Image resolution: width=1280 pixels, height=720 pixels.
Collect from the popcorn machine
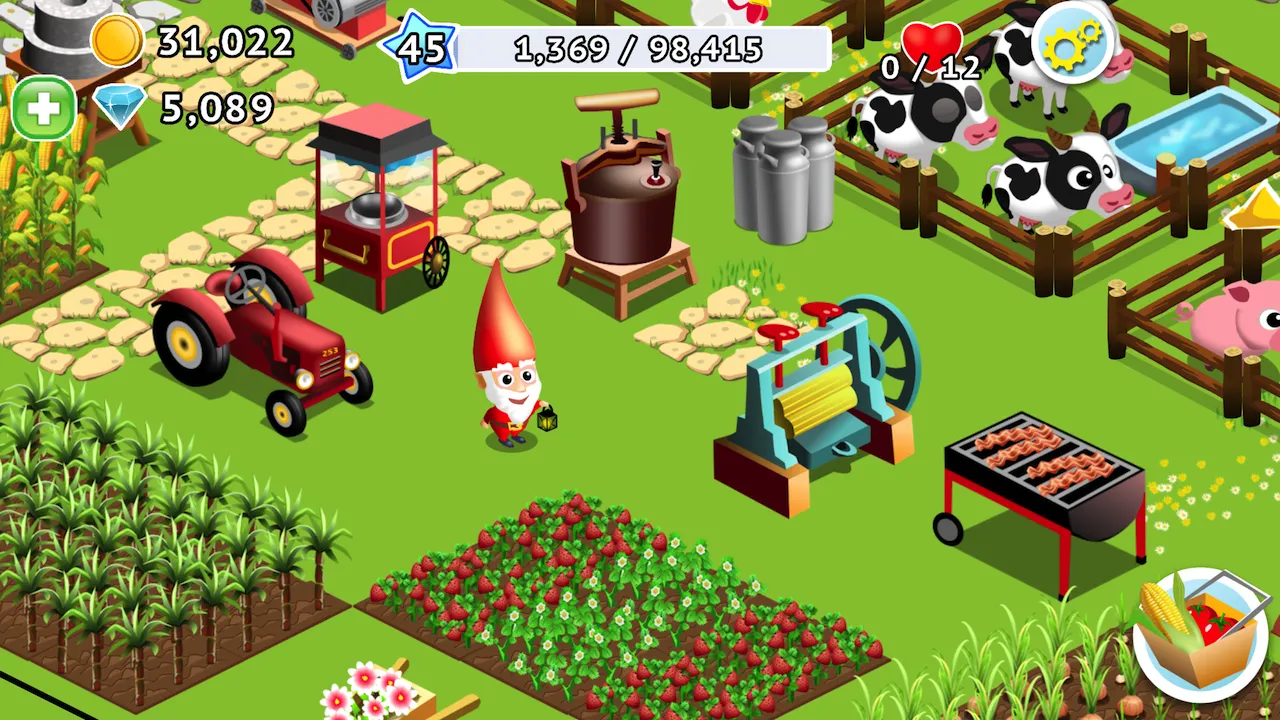[x=375, y=210]
